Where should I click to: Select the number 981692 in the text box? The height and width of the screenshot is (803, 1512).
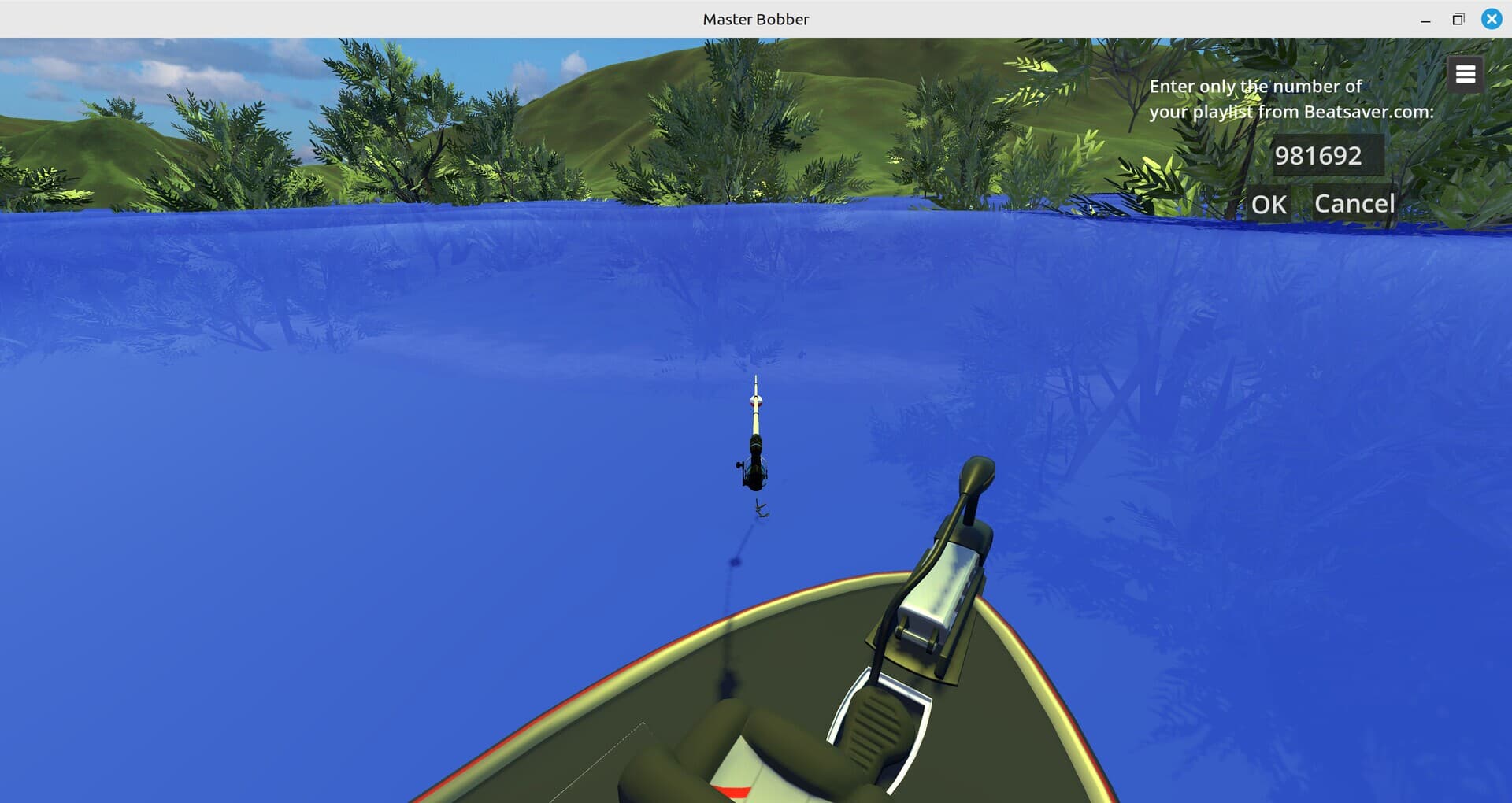pos(1320,155)
